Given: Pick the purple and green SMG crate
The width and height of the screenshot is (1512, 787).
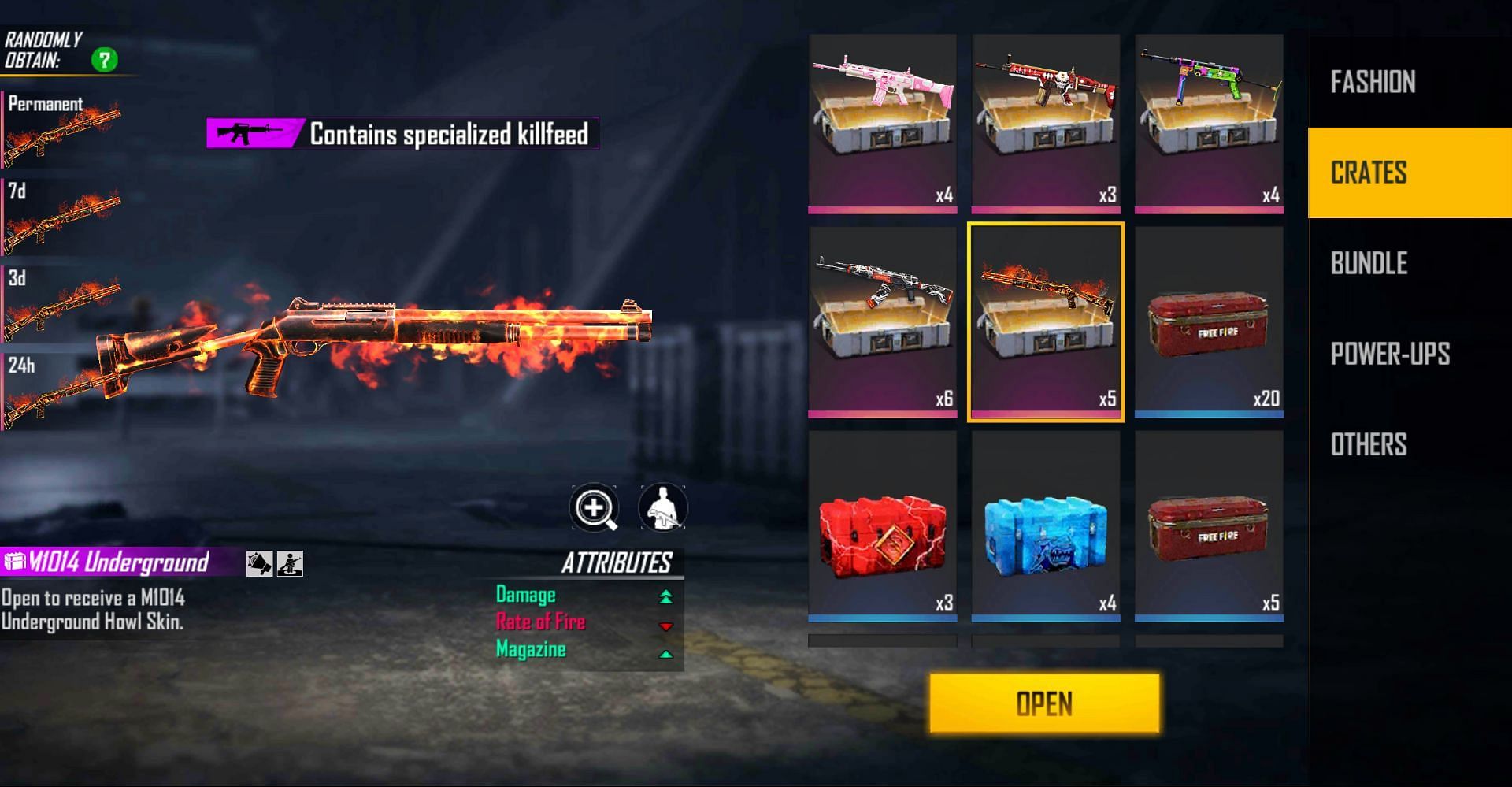Looking at the screenshot, I should pos(1209,122).
